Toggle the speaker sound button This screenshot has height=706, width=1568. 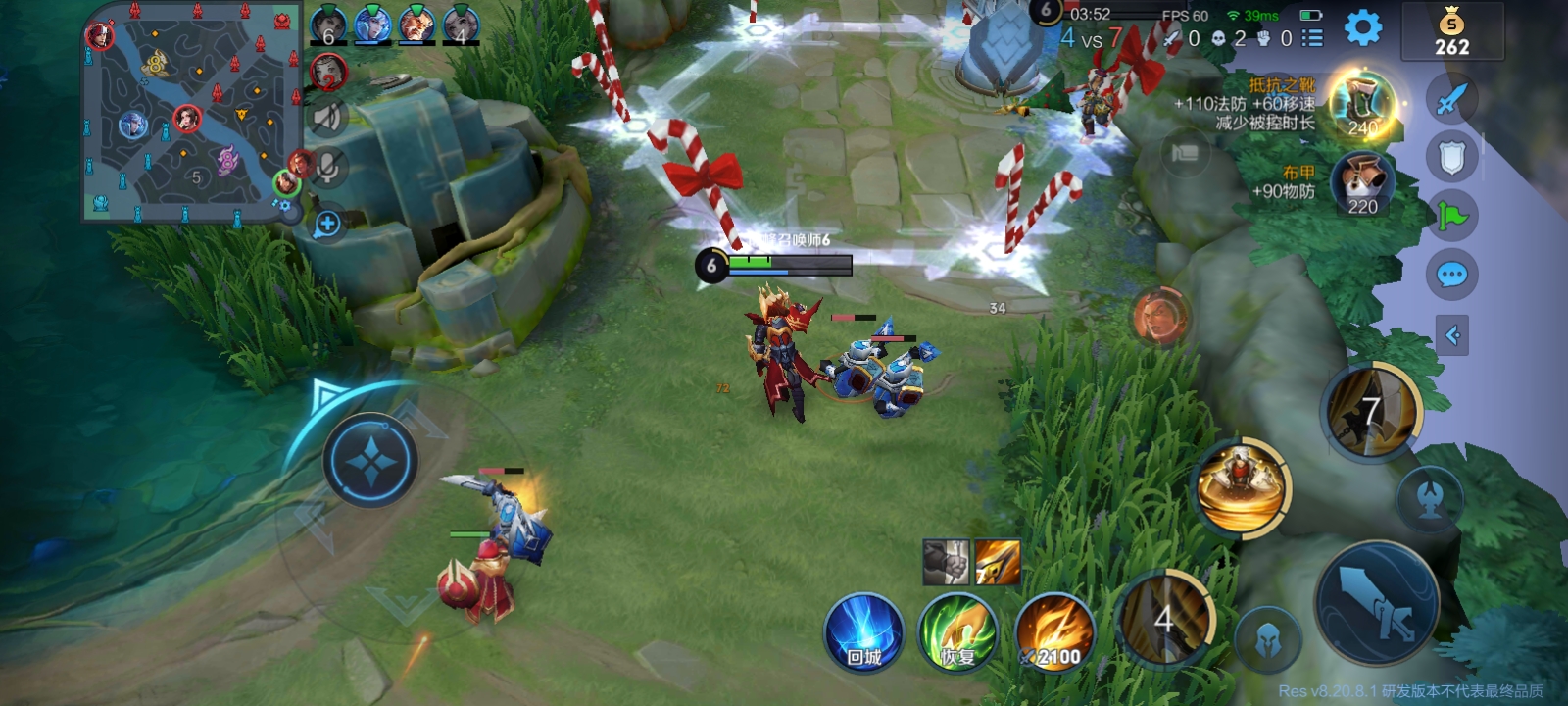click(327, 118)
